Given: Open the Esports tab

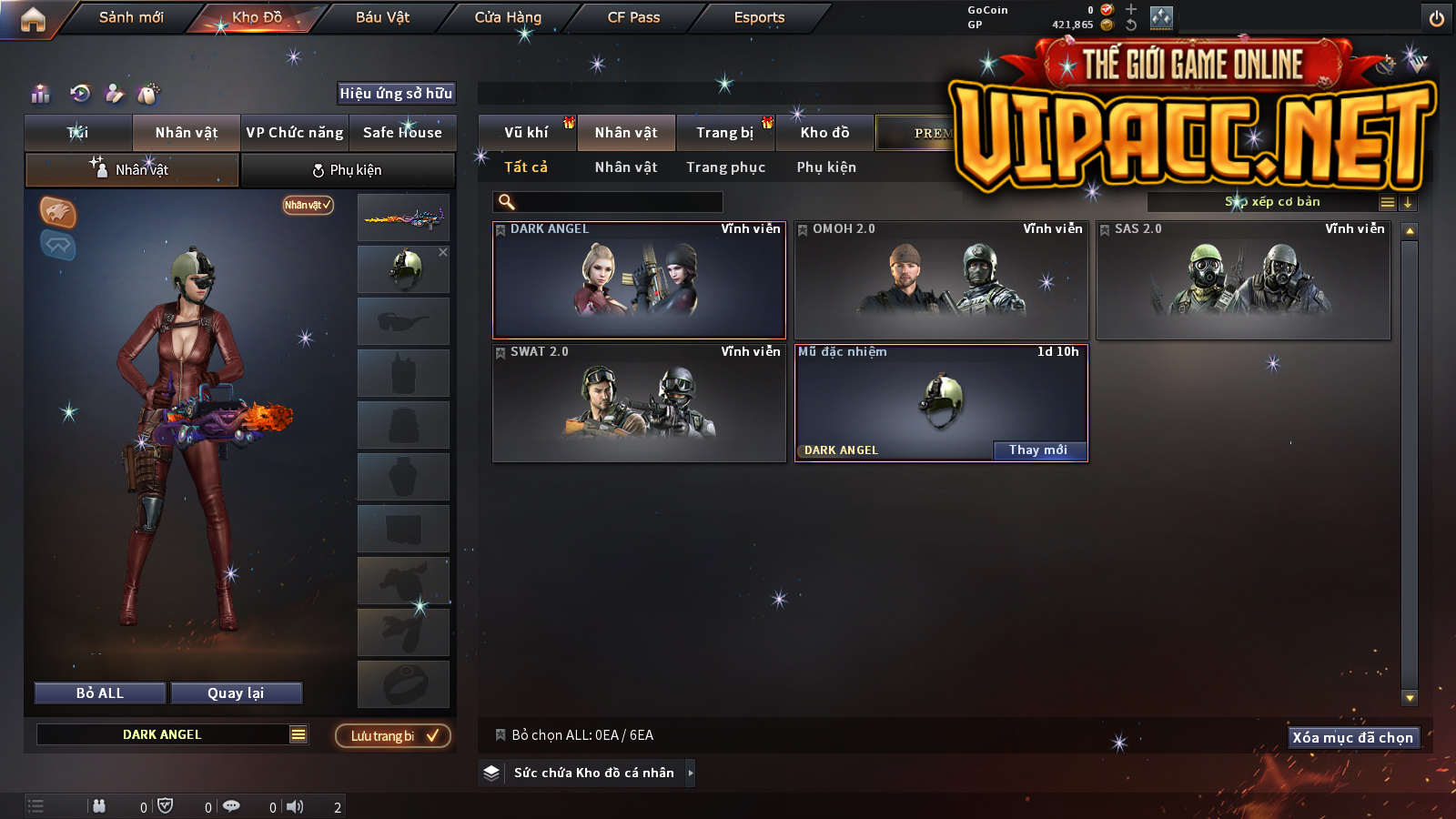Looking at the screenshot, I should (759, 17).
